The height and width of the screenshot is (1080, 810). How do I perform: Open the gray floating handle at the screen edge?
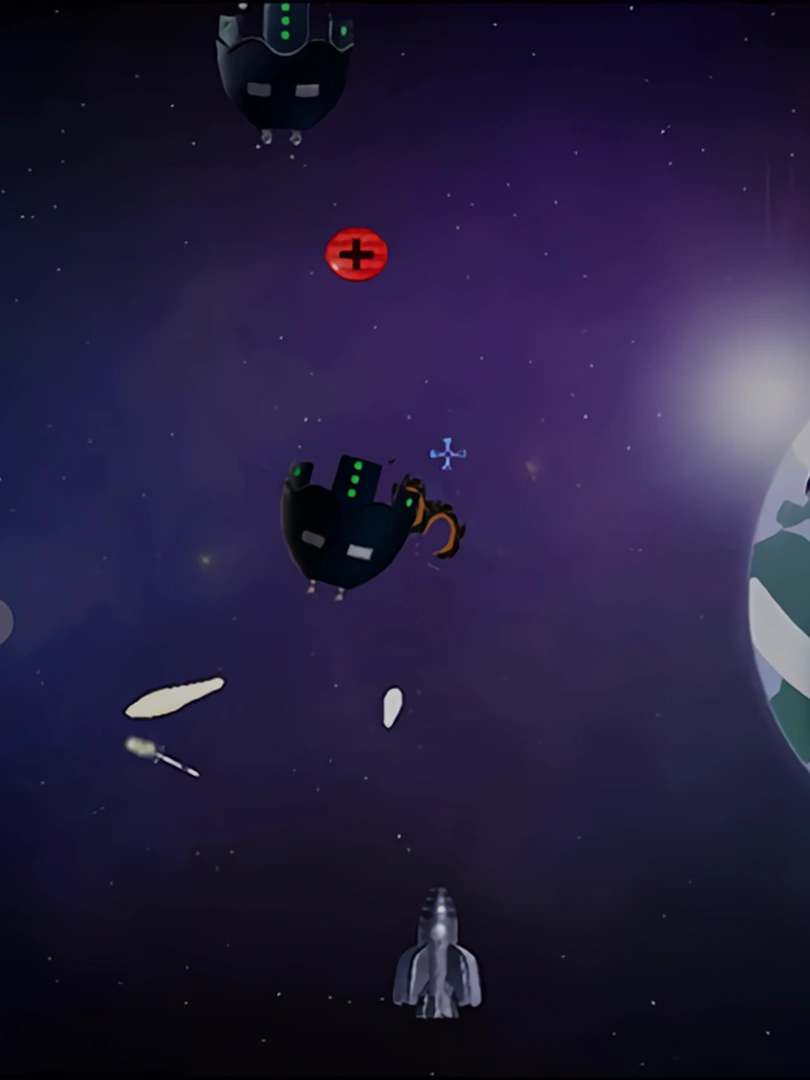click(x=5, y=622)
